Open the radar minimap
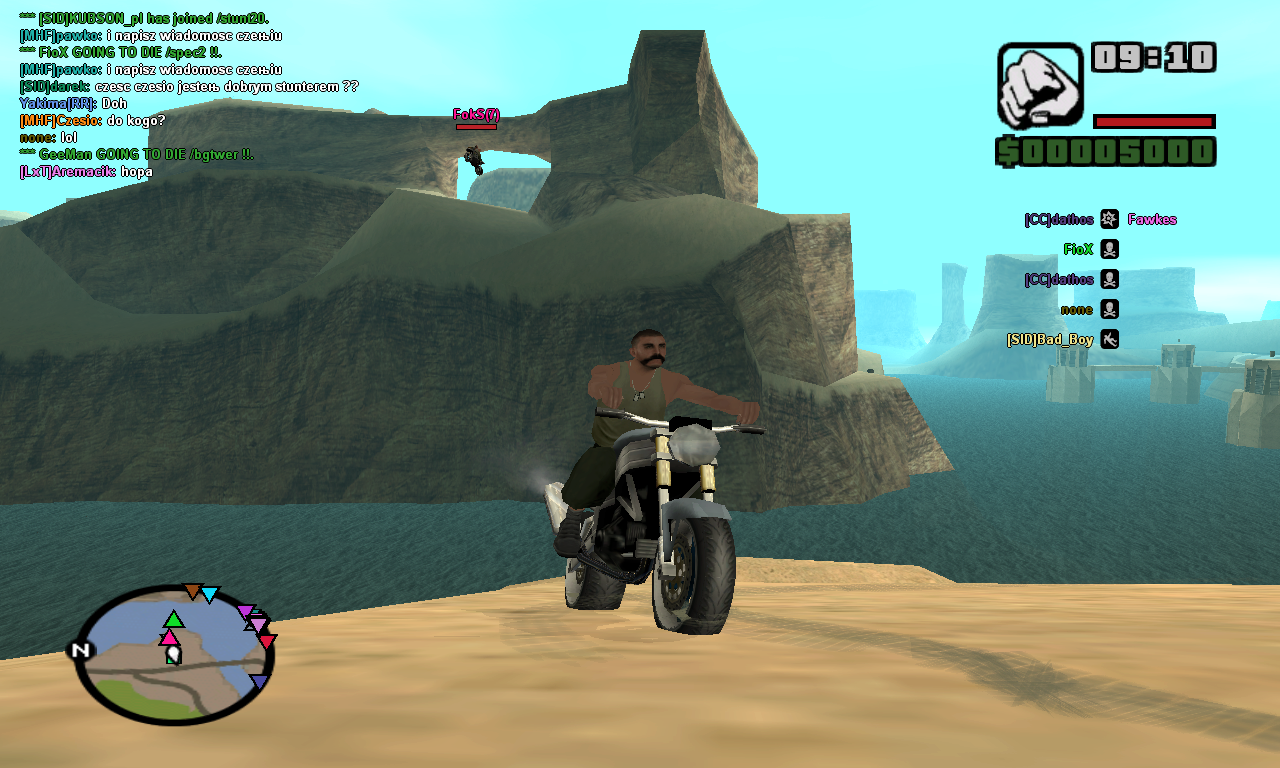 pyautogui.click(x=175, y=655)
